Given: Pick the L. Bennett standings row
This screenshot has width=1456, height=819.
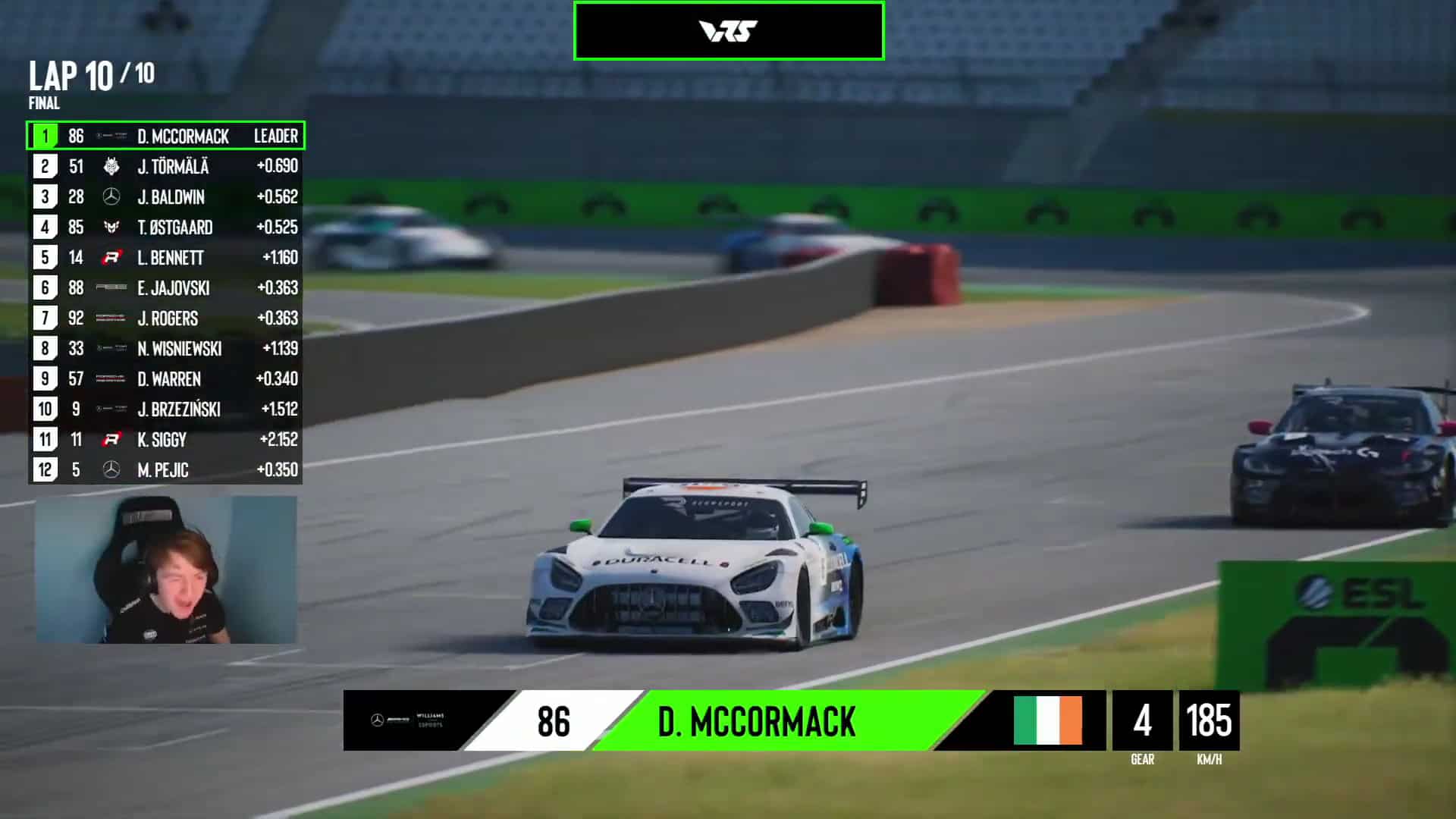Looking at the screenshot, I should [166, 258].
